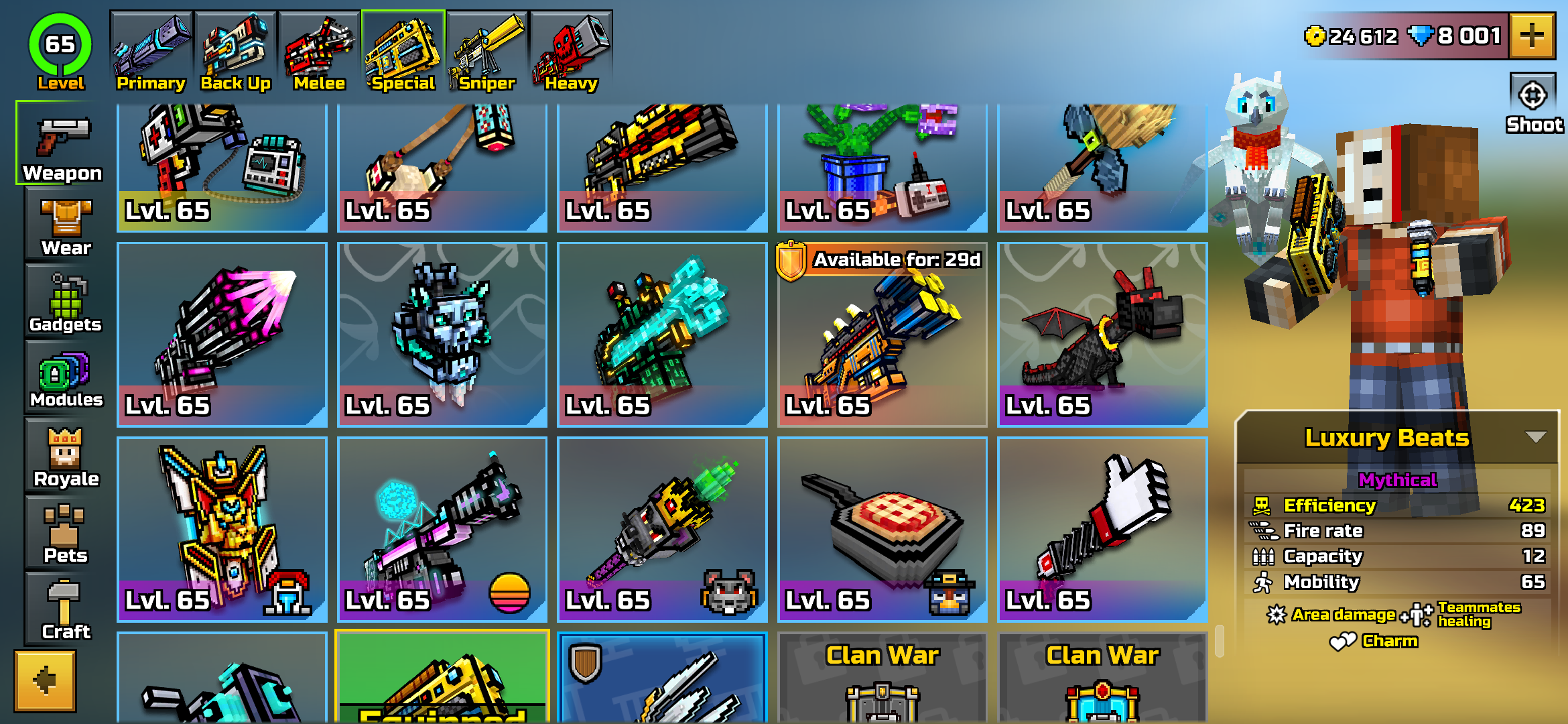1568x724 pixels.
Task: Open currency purchase with the plus button
Action: pos(1533,36)
